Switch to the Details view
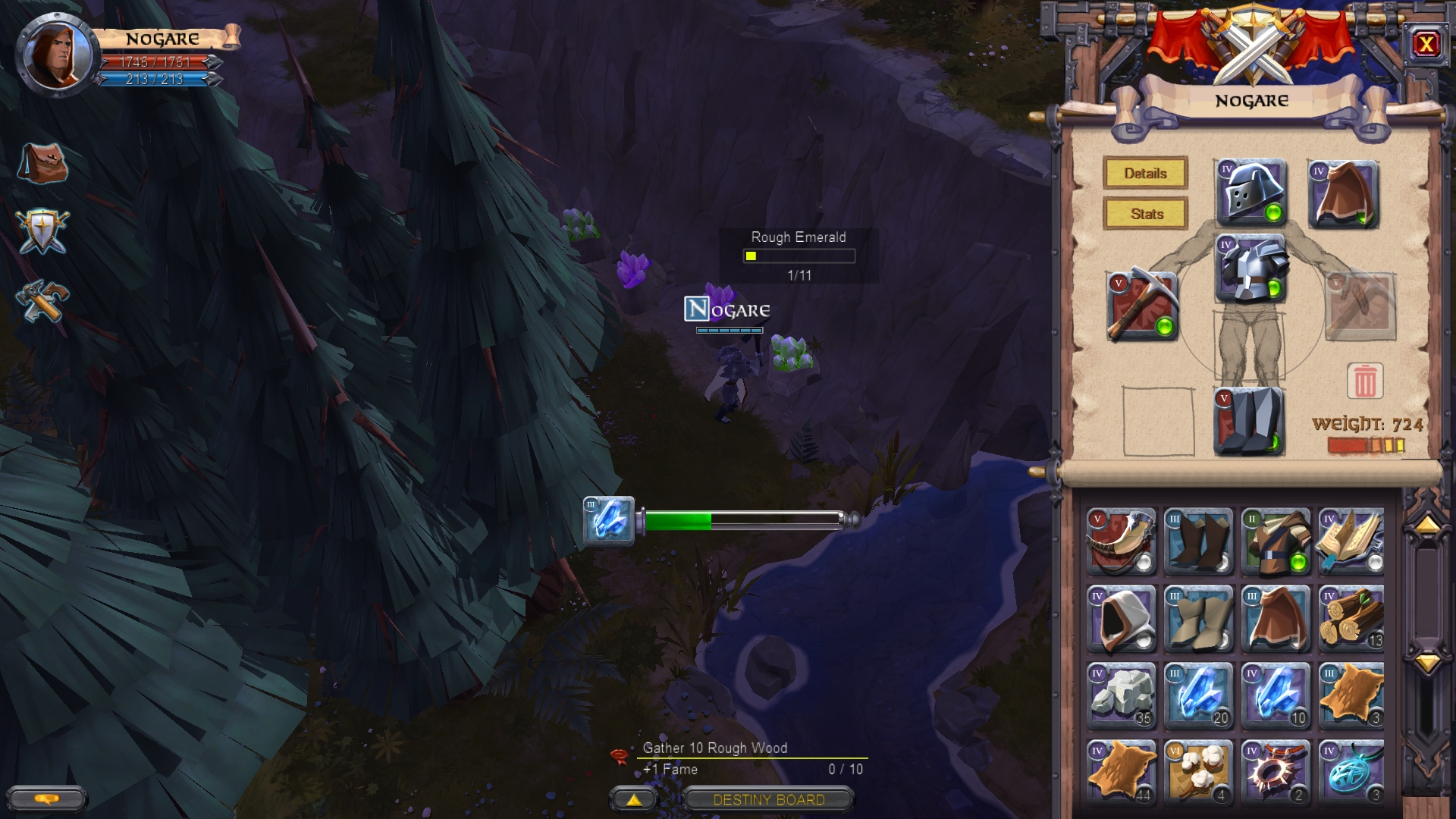 (1145, 174)
